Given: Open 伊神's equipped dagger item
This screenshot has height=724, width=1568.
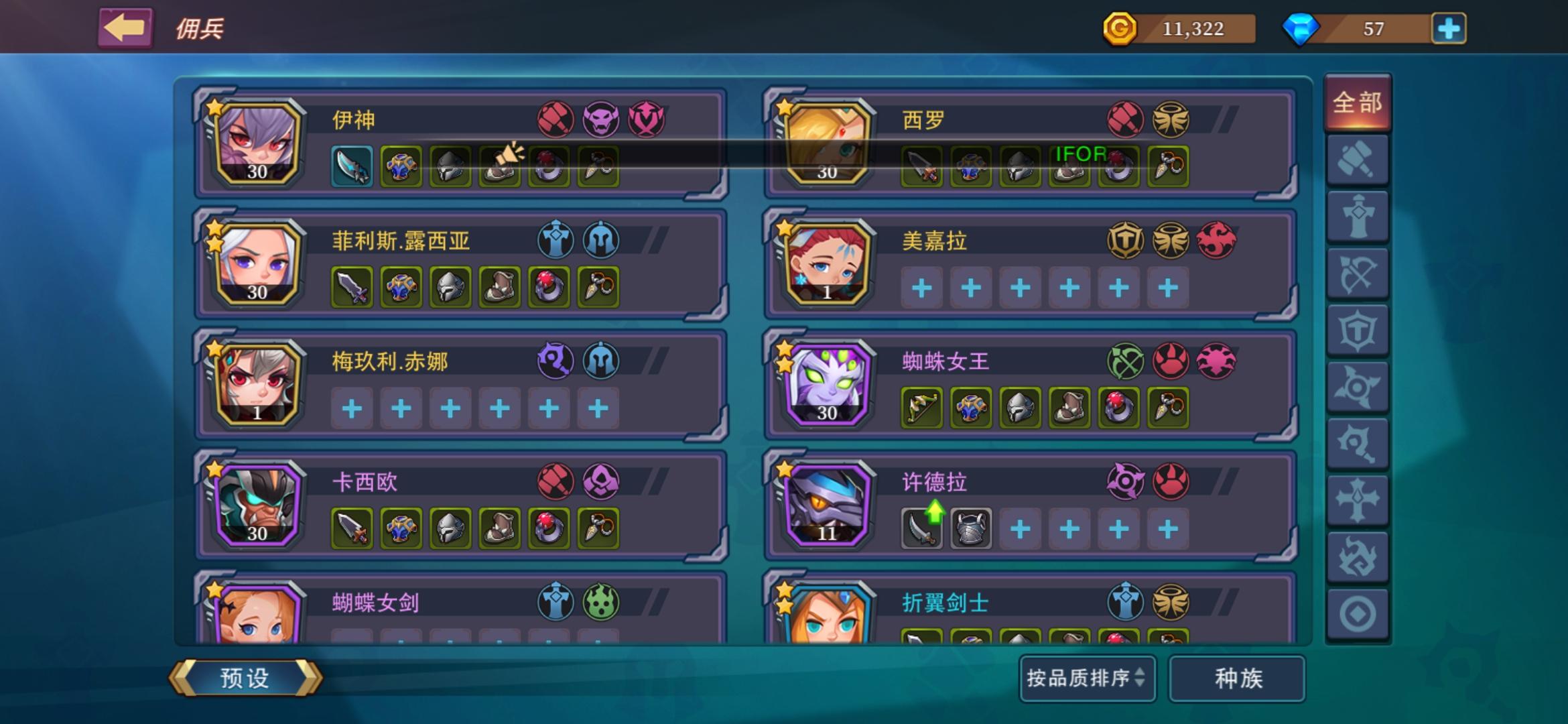Looking at the screenshot, I should pos(353,168).
